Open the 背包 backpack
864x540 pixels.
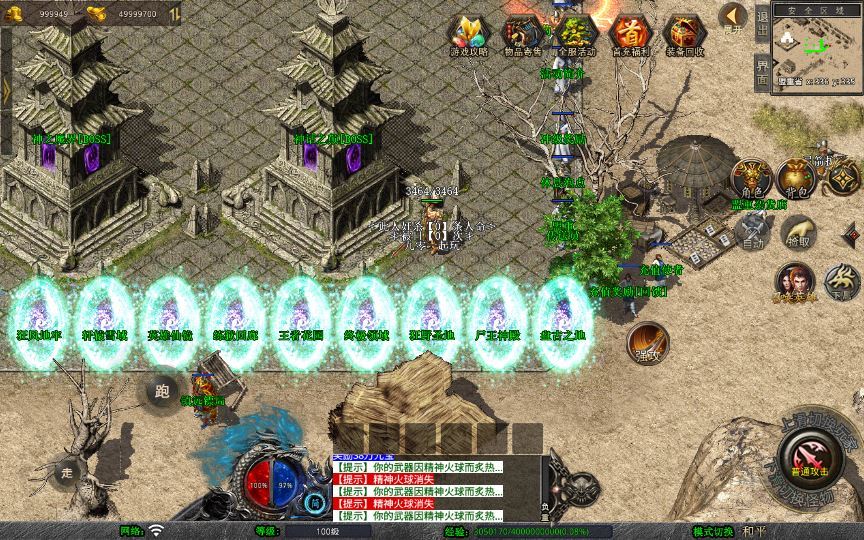pos(796,177)
